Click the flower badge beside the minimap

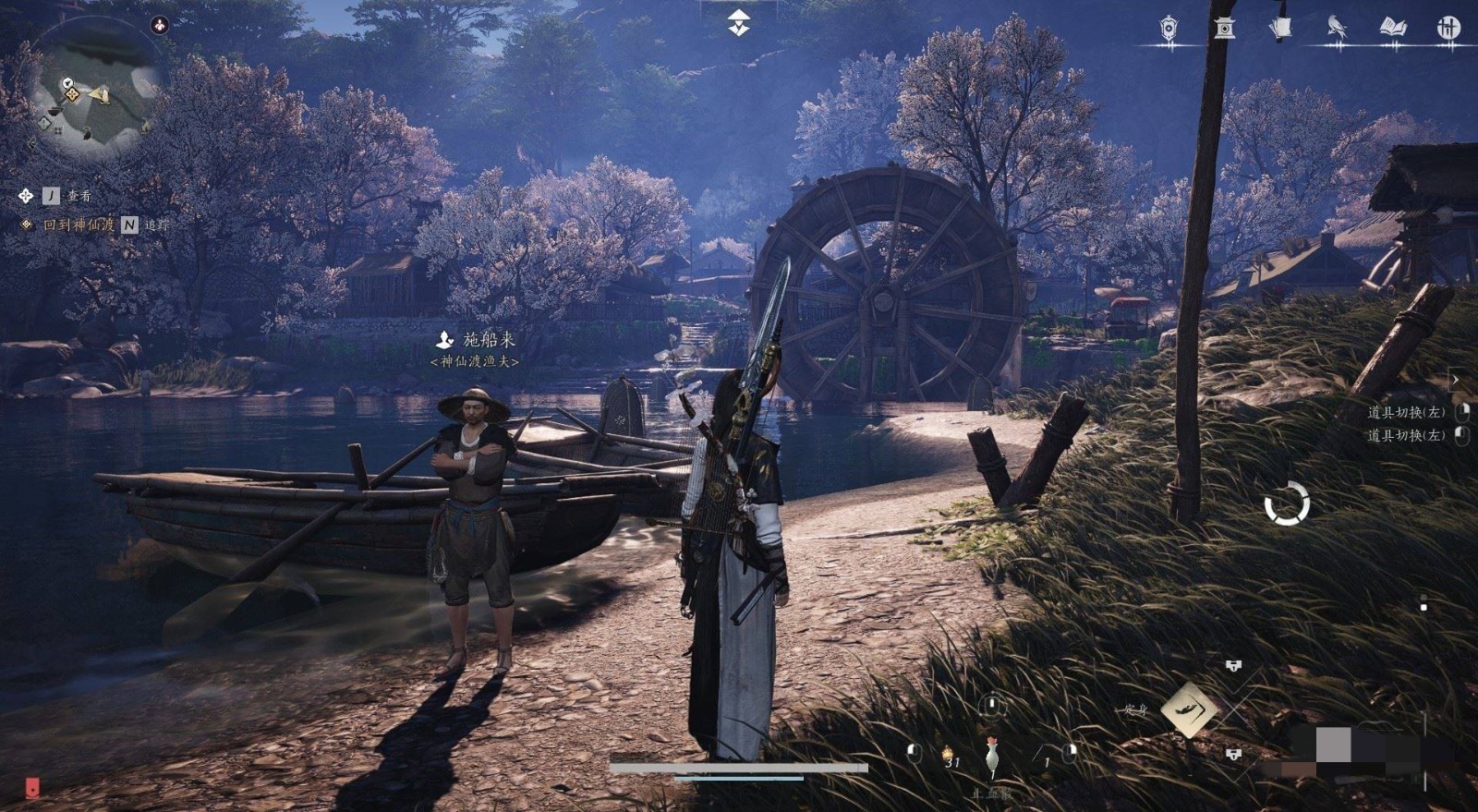(x=161, y=25)
